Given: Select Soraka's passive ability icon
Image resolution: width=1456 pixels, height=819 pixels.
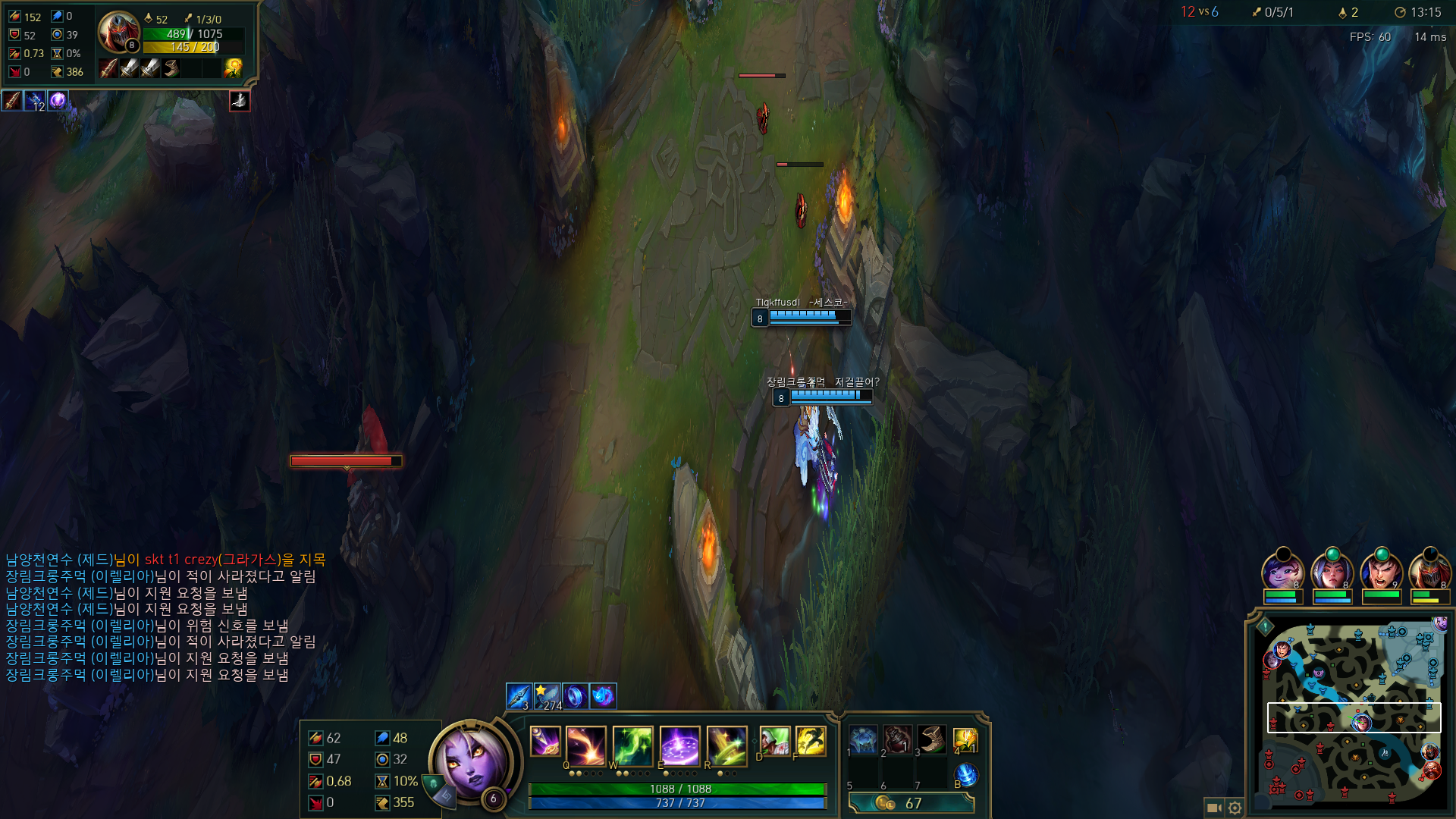Looking at the screenshot, I should pyautogui.click(x=544, y=741).
